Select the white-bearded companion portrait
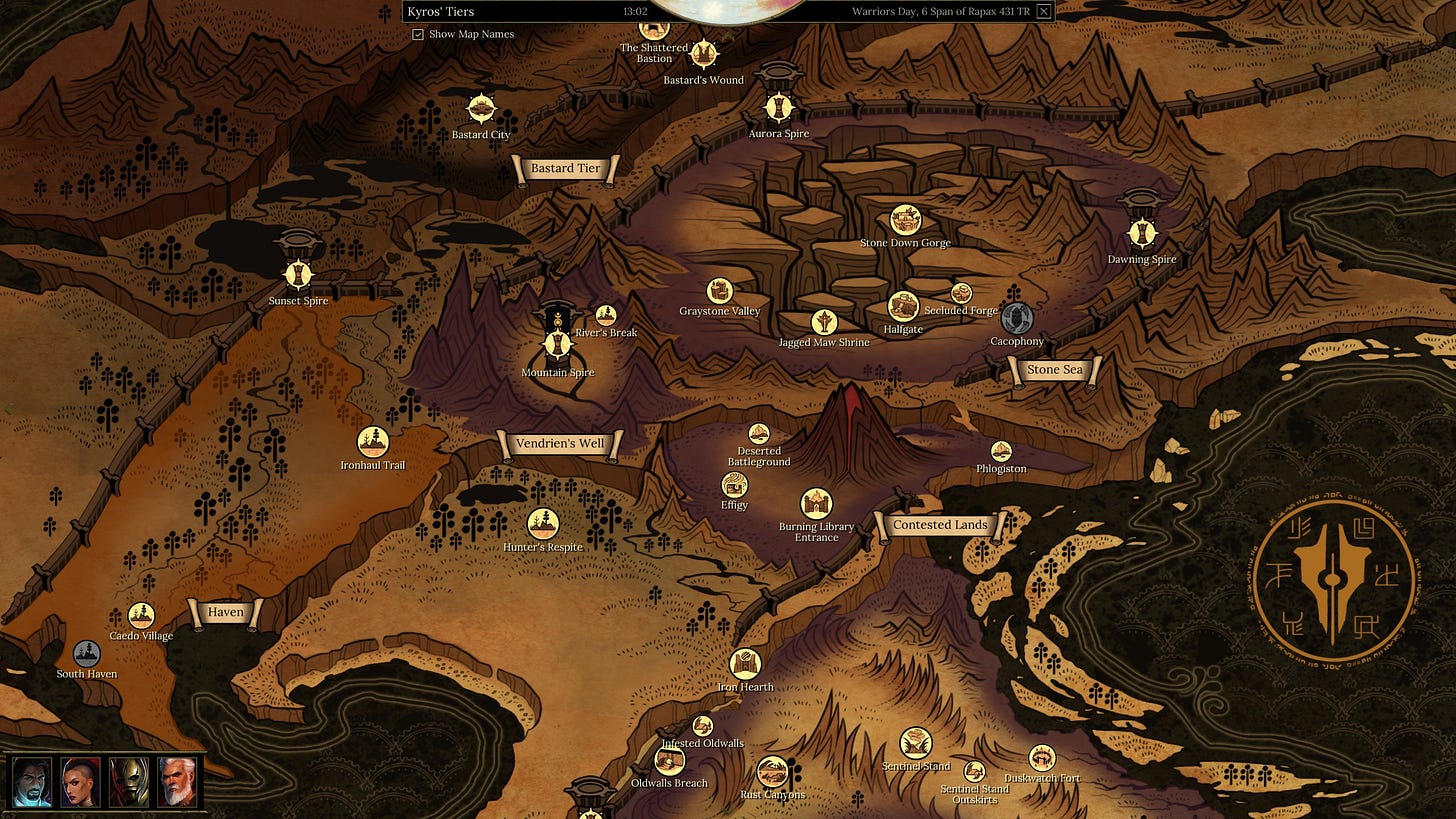This screenshot has width=1456, height=819. click(x=177, y=782)
